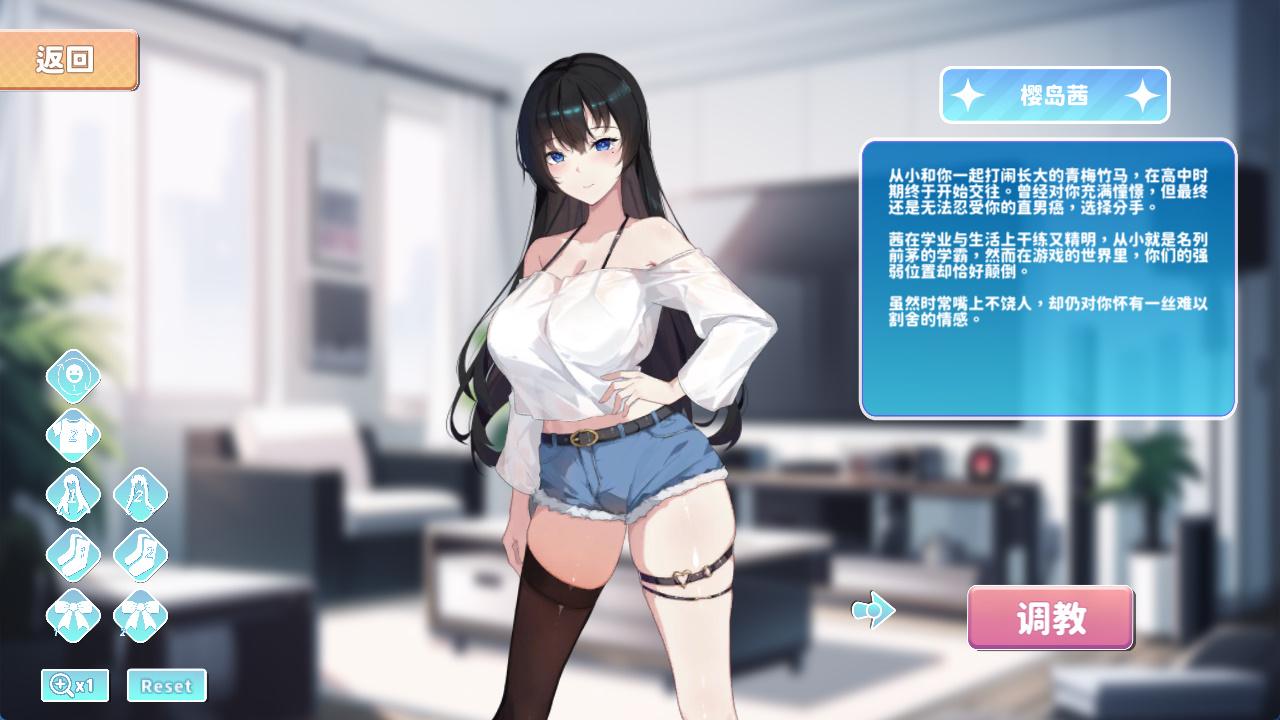The width and height of the screenshot is (1280, 720).
Task: Start training with the 调教 button
Action: click(x=1050, y=618)
